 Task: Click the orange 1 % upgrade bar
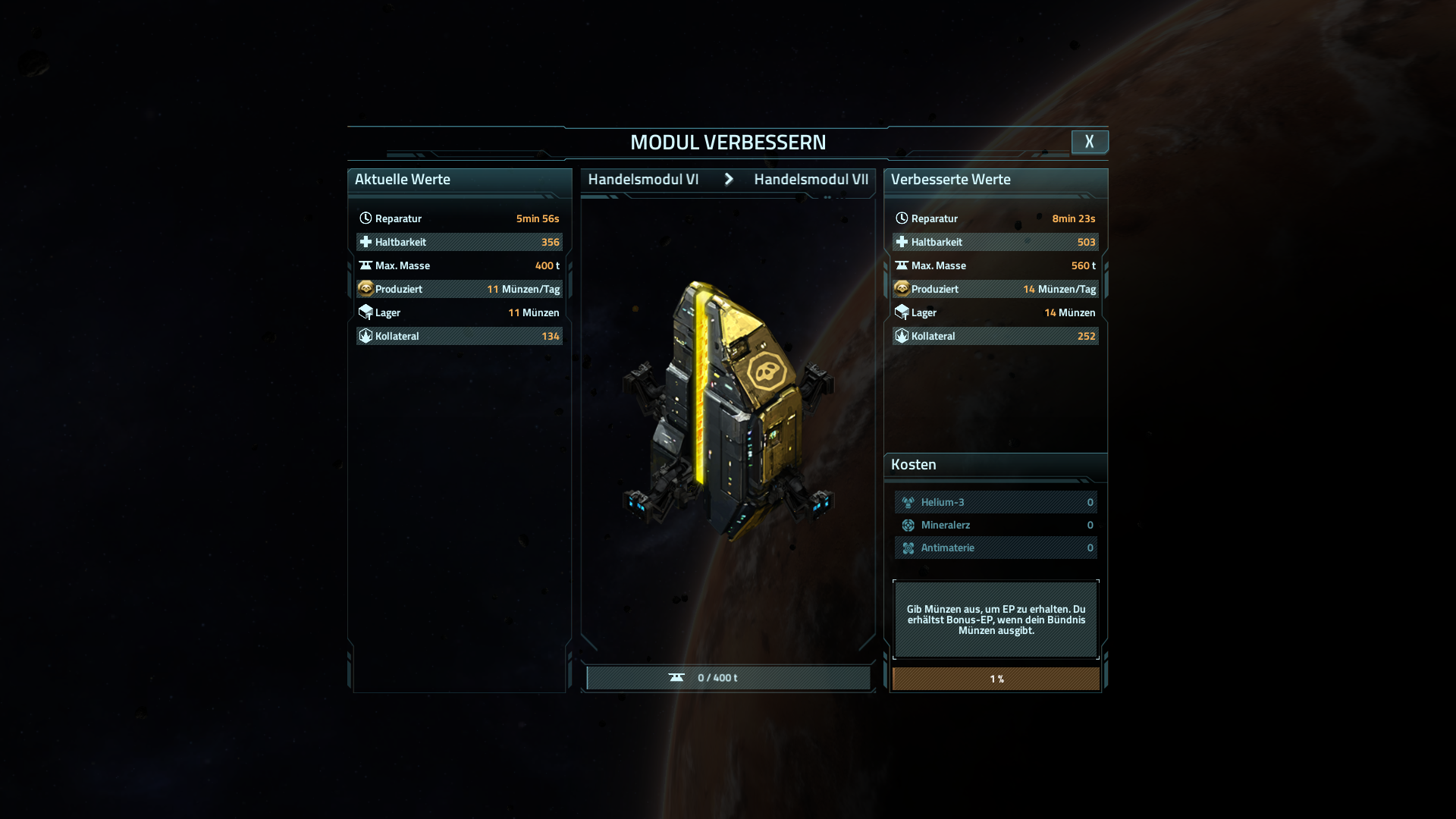(996, 679)
